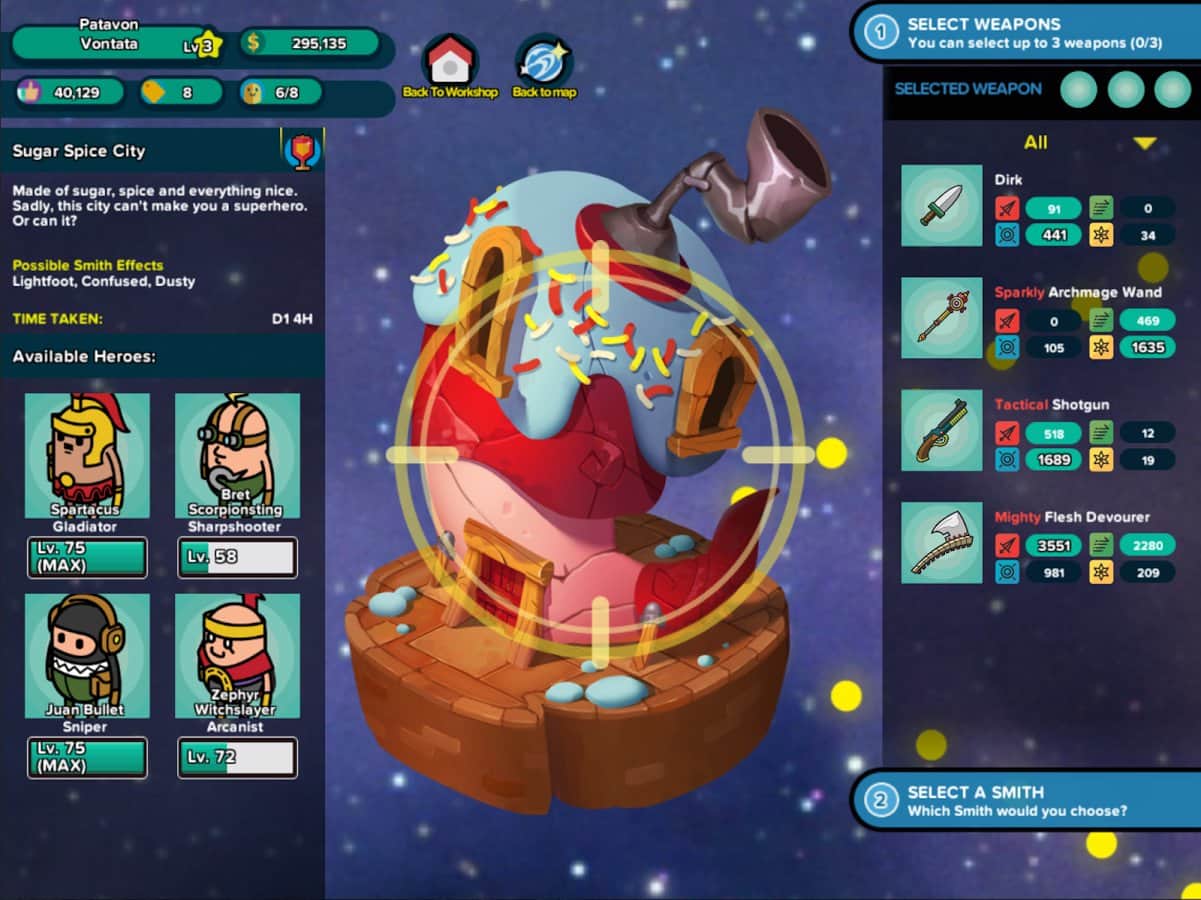1201x900 pixels.
Task: Select the Dirk weapon
Action: pos(941,206)
